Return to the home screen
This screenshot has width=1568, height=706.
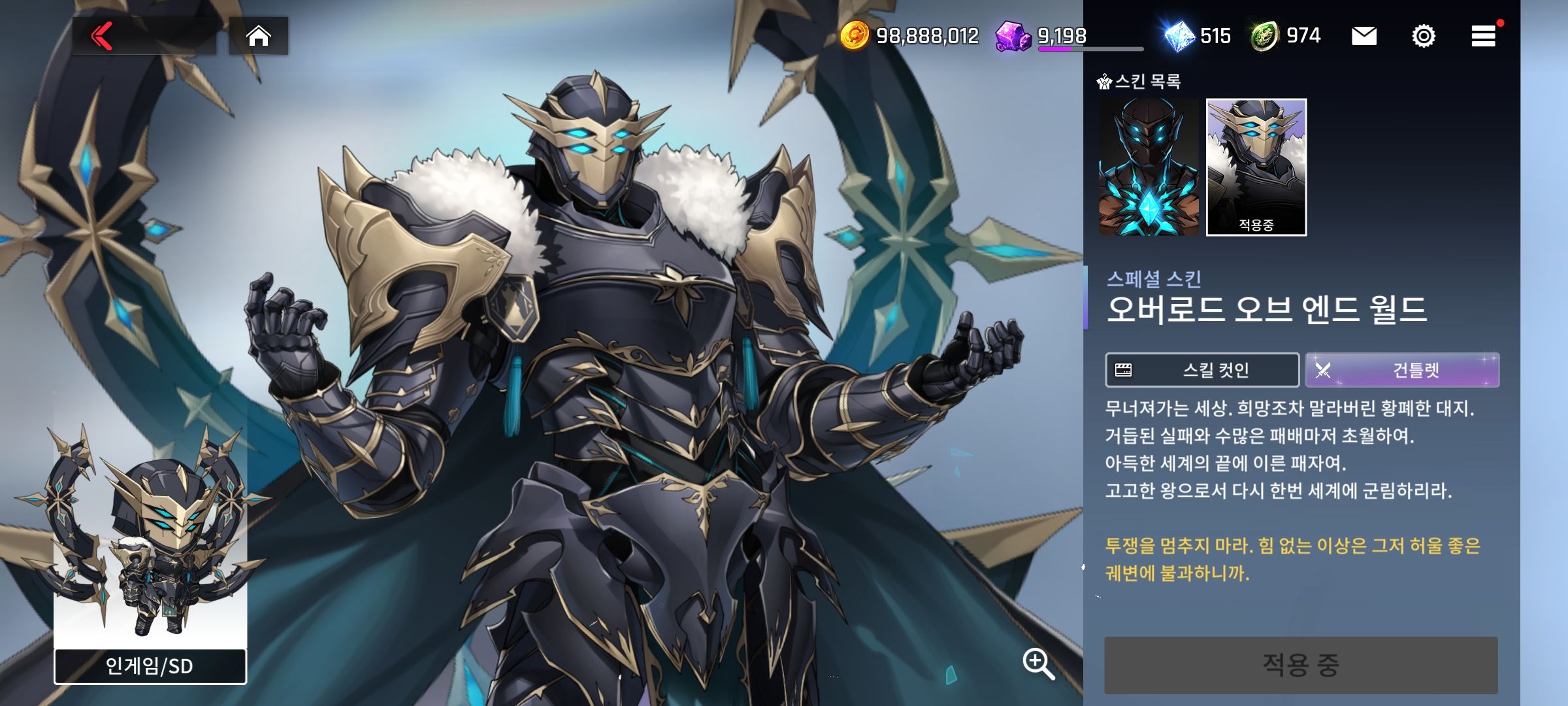tap(258, 36)
